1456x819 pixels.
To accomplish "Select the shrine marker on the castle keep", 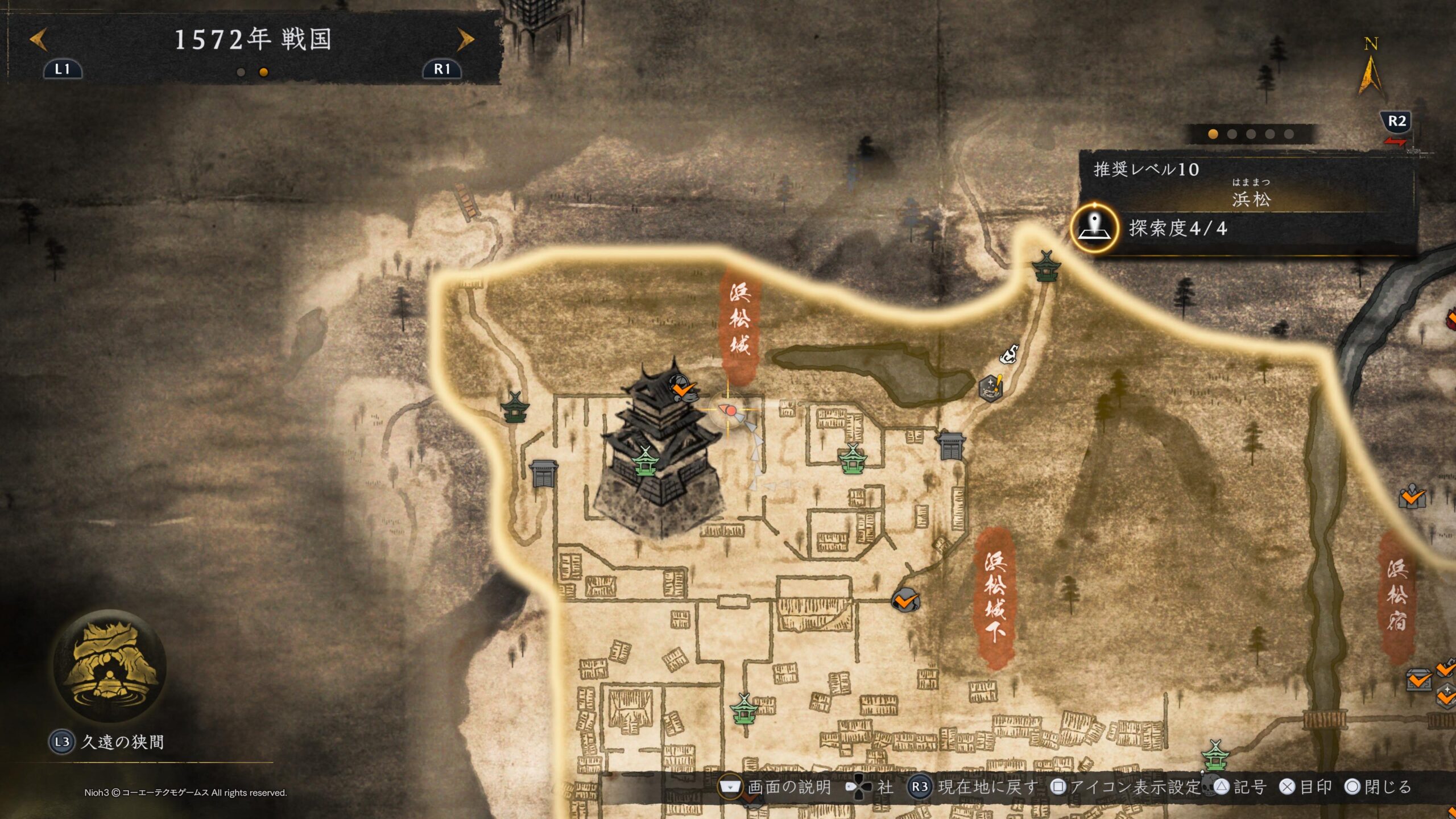I will (645, 462).
